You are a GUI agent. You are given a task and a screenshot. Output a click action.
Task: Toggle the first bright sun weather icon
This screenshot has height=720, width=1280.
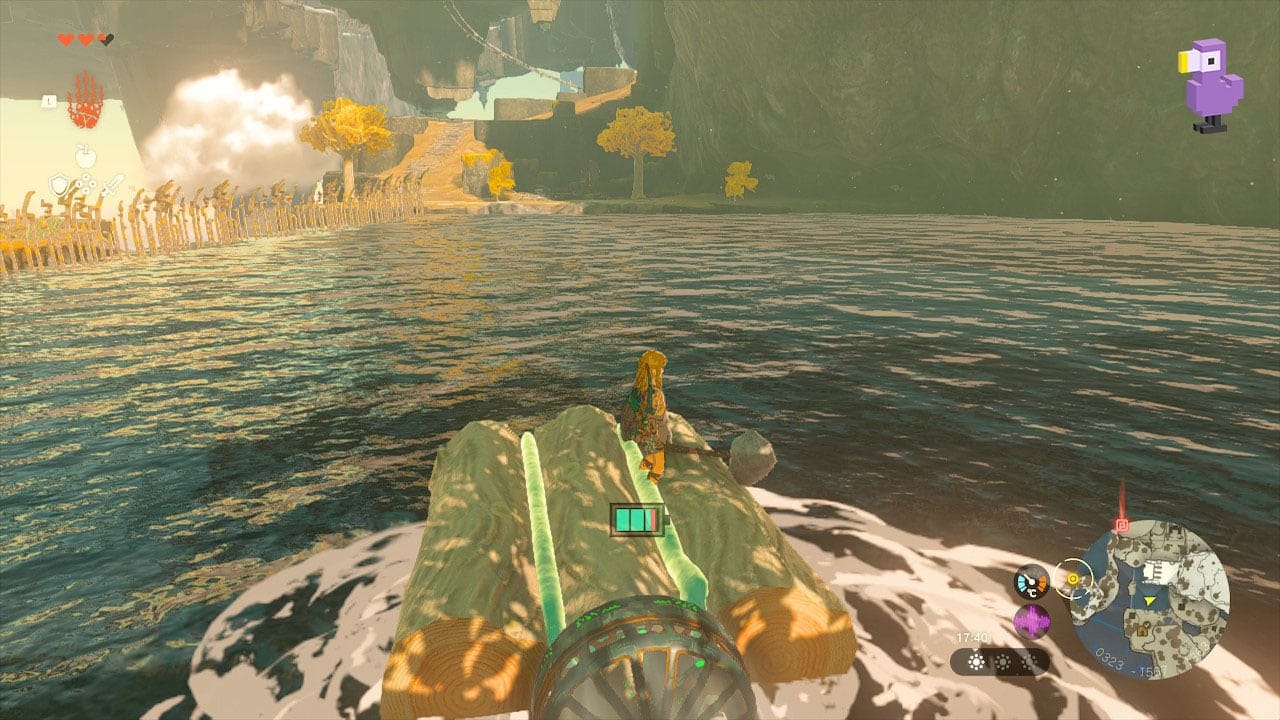pos(976,662)
